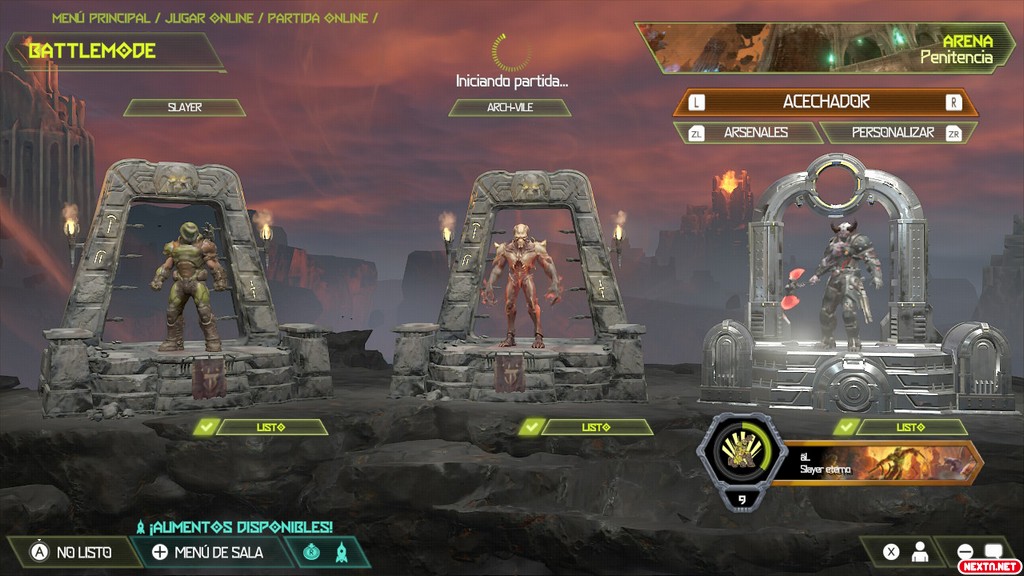Screen dimensions: 1024x576
Task: Open the available boosters rocket icons
Action: [327, 552]
